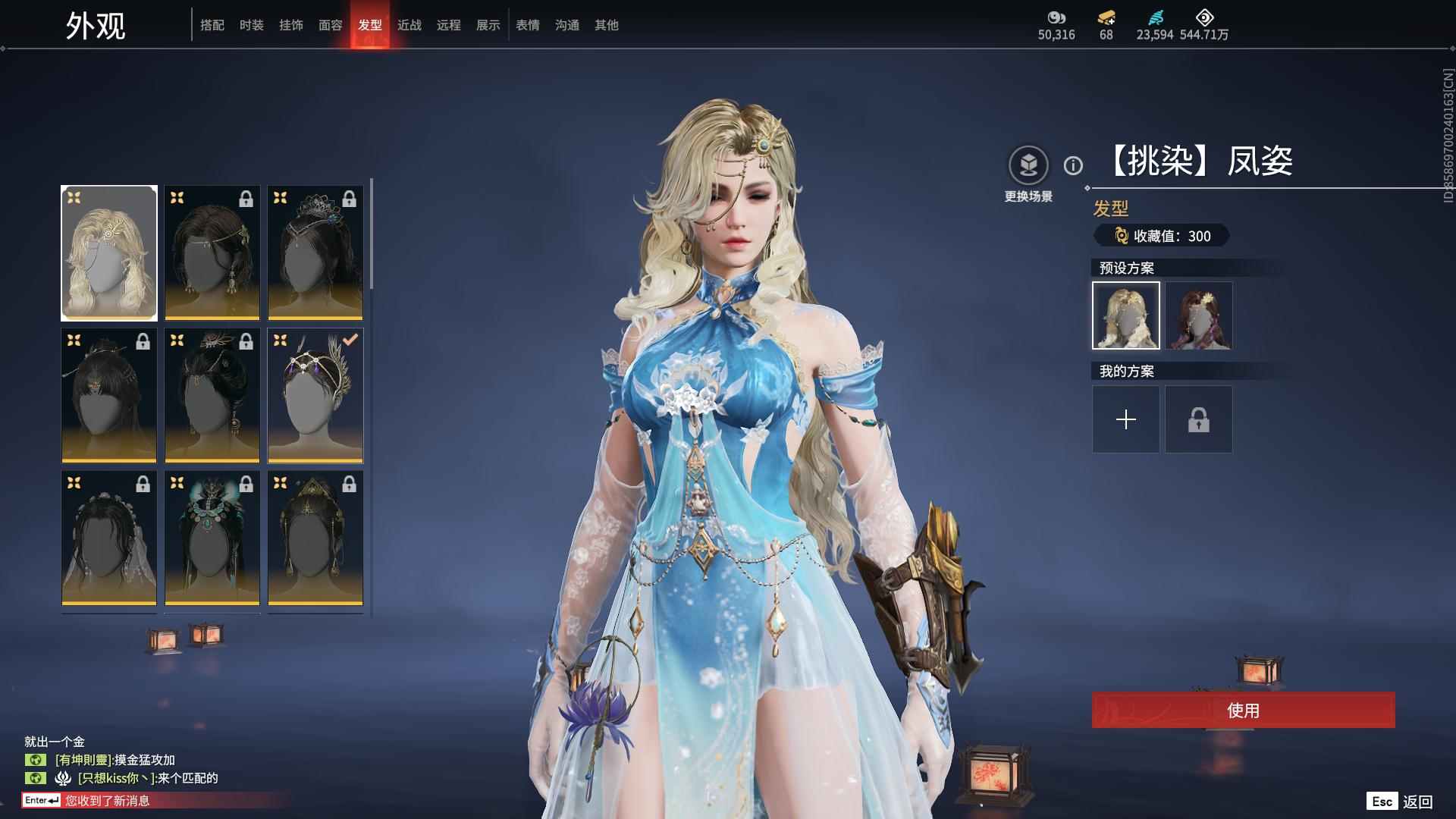
Task: Open the new message chat notification
Action: (x=106, y=800)
